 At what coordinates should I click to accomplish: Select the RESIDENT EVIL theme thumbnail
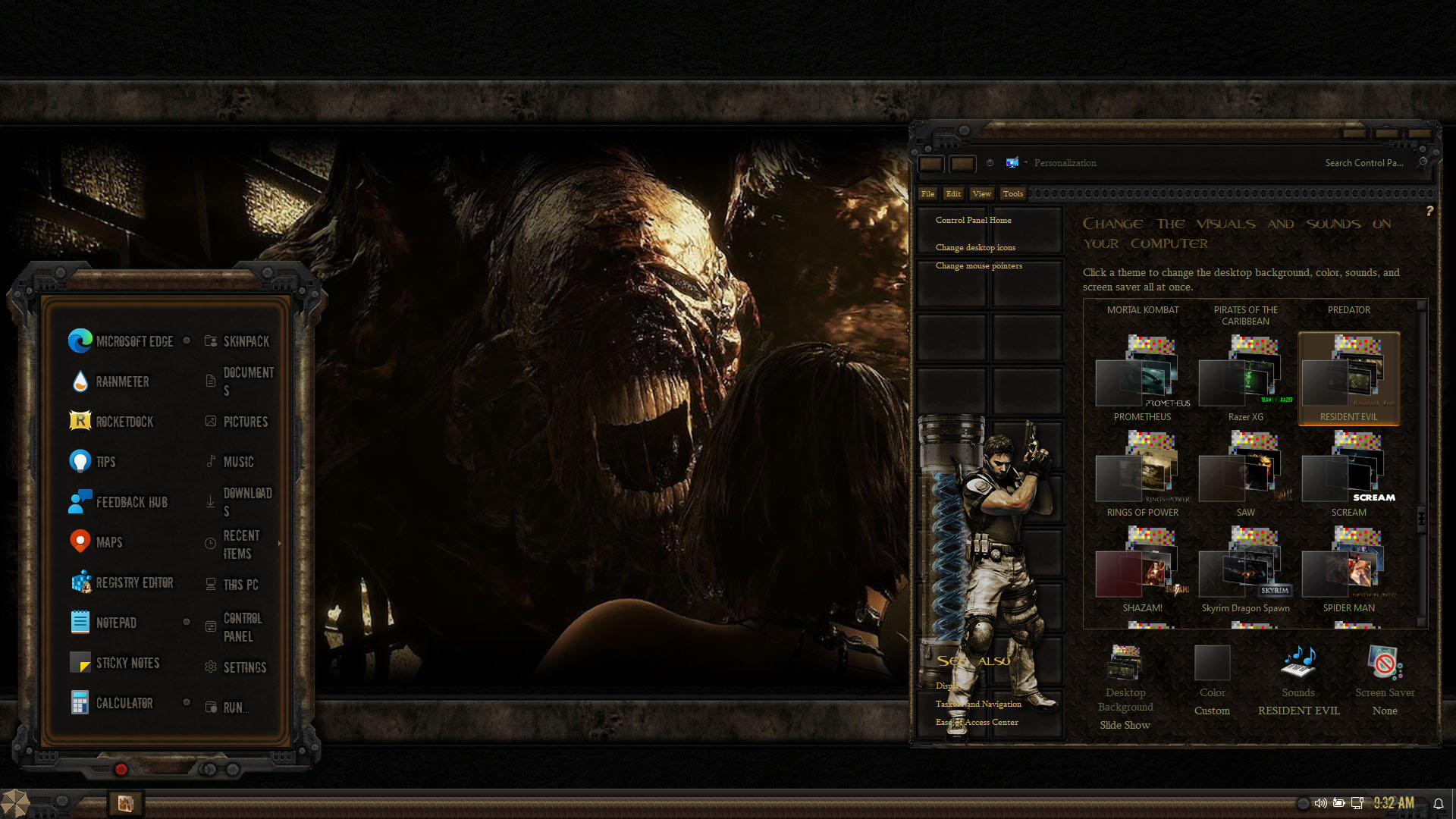[1348, 378]
